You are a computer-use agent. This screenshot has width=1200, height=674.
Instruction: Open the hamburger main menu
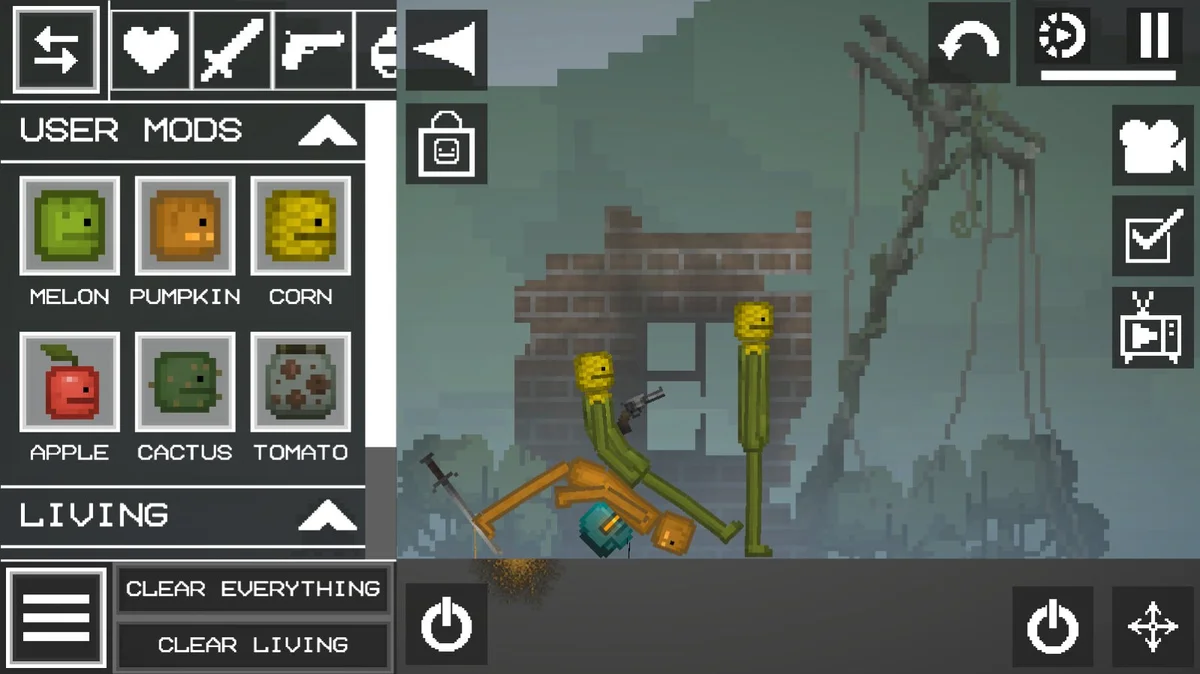click(56, 618)
